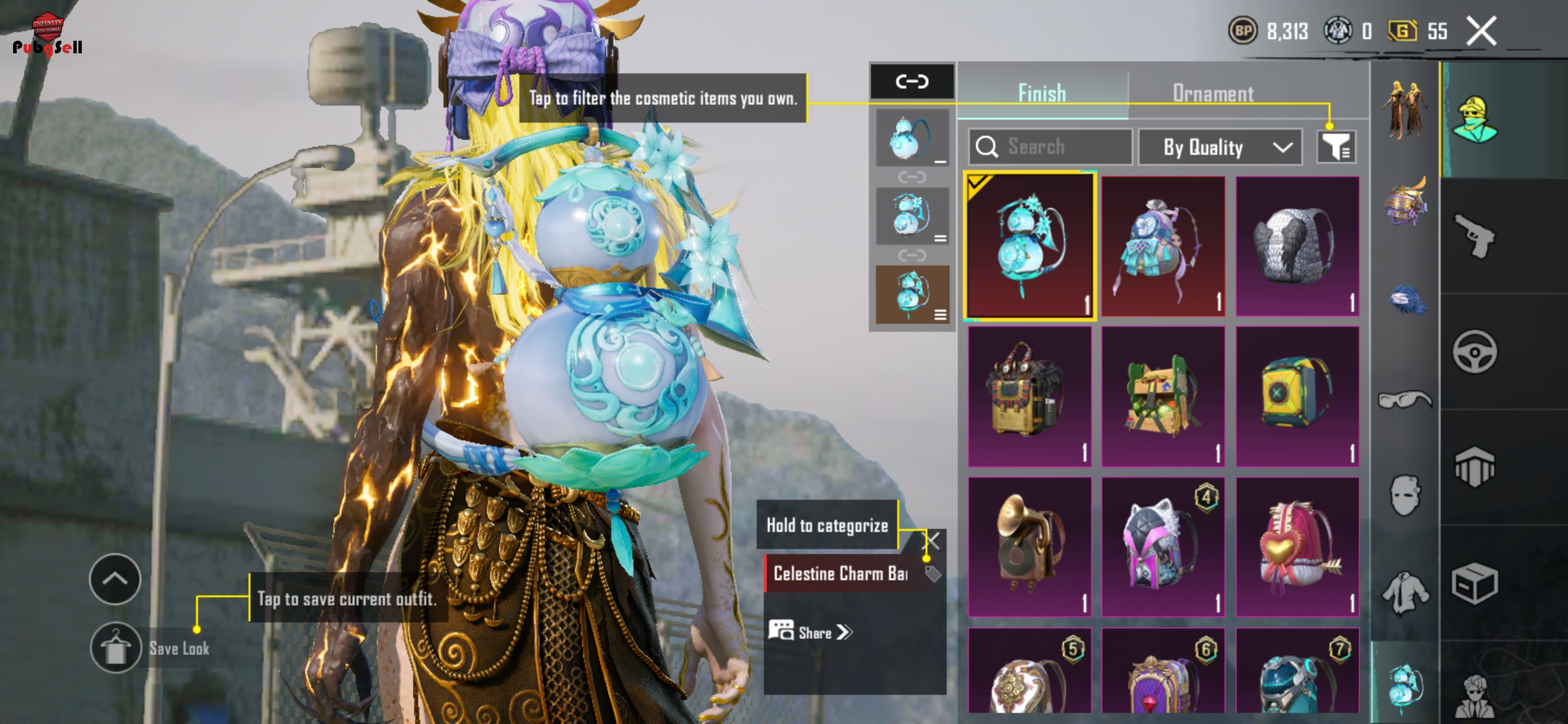Viewport: 1568px width, 724px height.
Task: Tap Save Look hanger button
Action: [x=116, y=648]
